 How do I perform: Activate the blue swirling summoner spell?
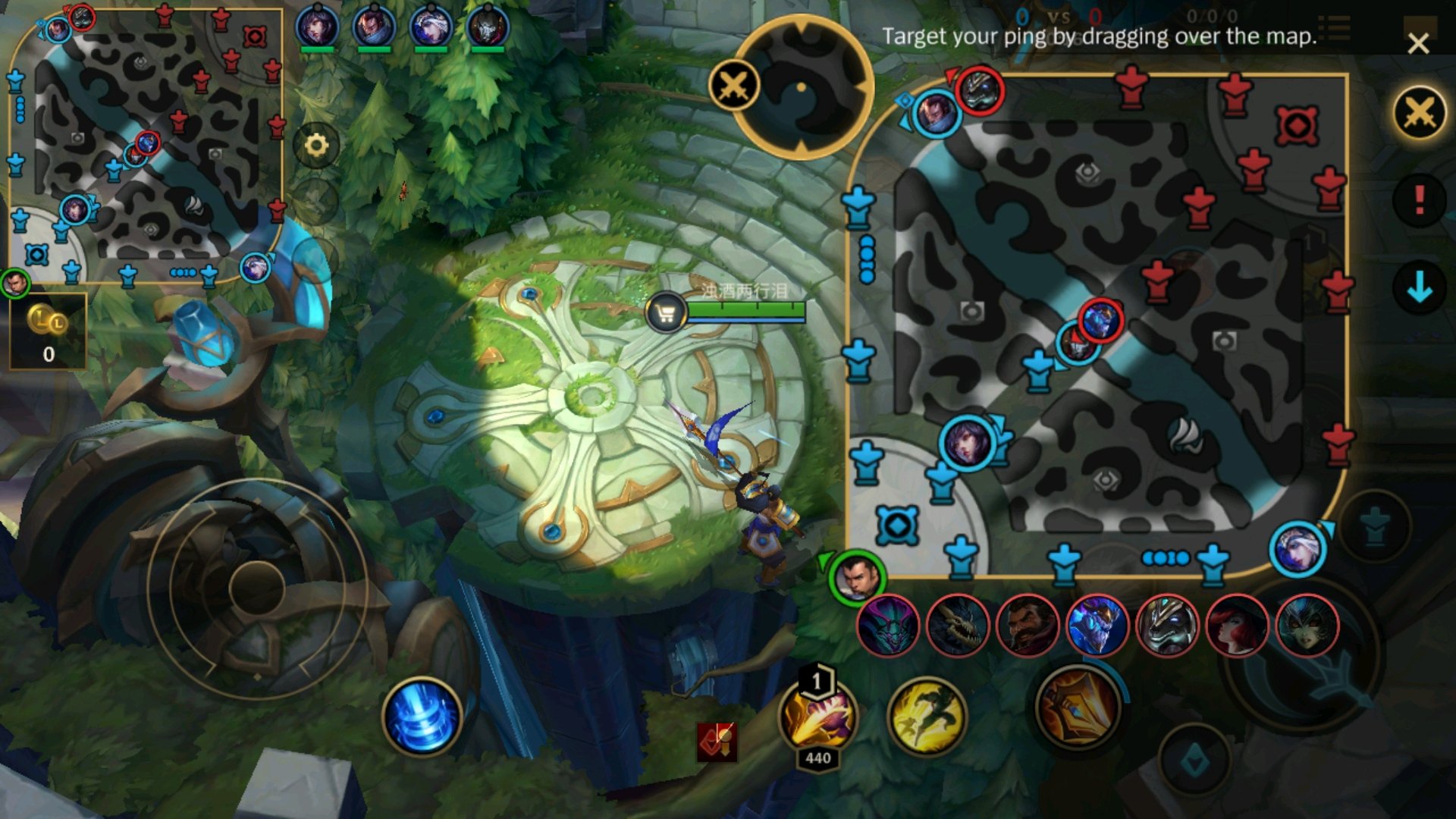pos(422,717)
